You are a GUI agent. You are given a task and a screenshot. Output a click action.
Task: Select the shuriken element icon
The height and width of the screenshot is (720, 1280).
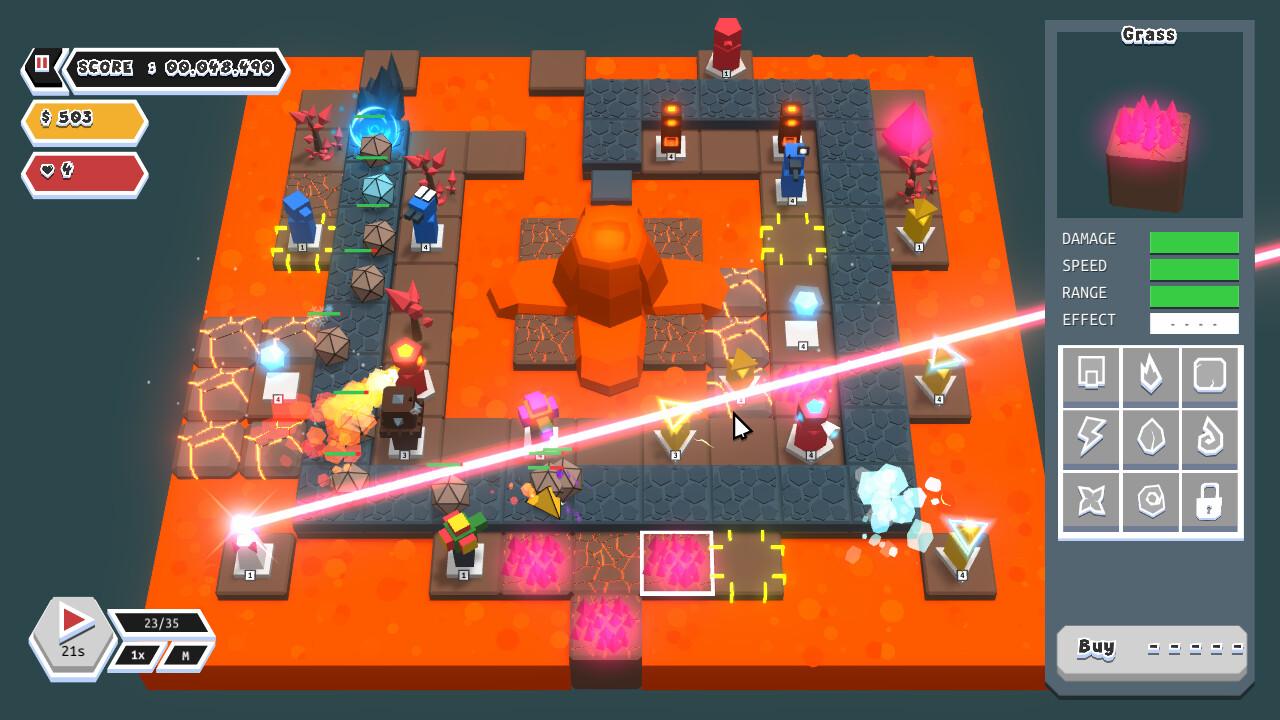(1090, 501)
